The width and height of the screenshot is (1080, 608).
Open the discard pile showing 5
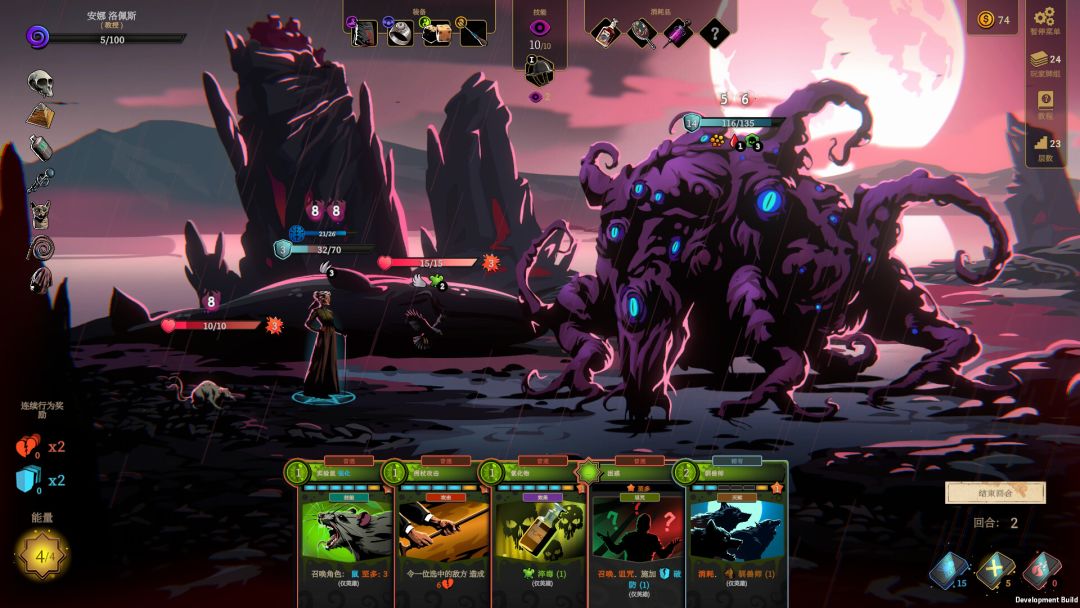pos(995,571)
